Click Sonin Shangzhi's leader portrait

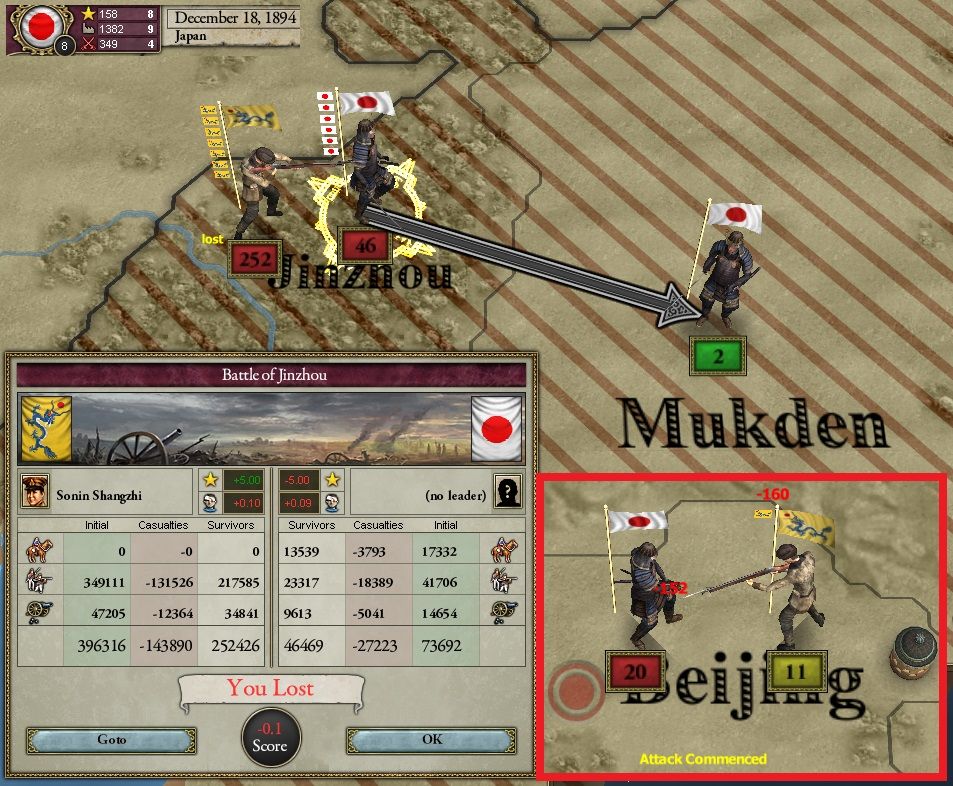tap(35, 493)
